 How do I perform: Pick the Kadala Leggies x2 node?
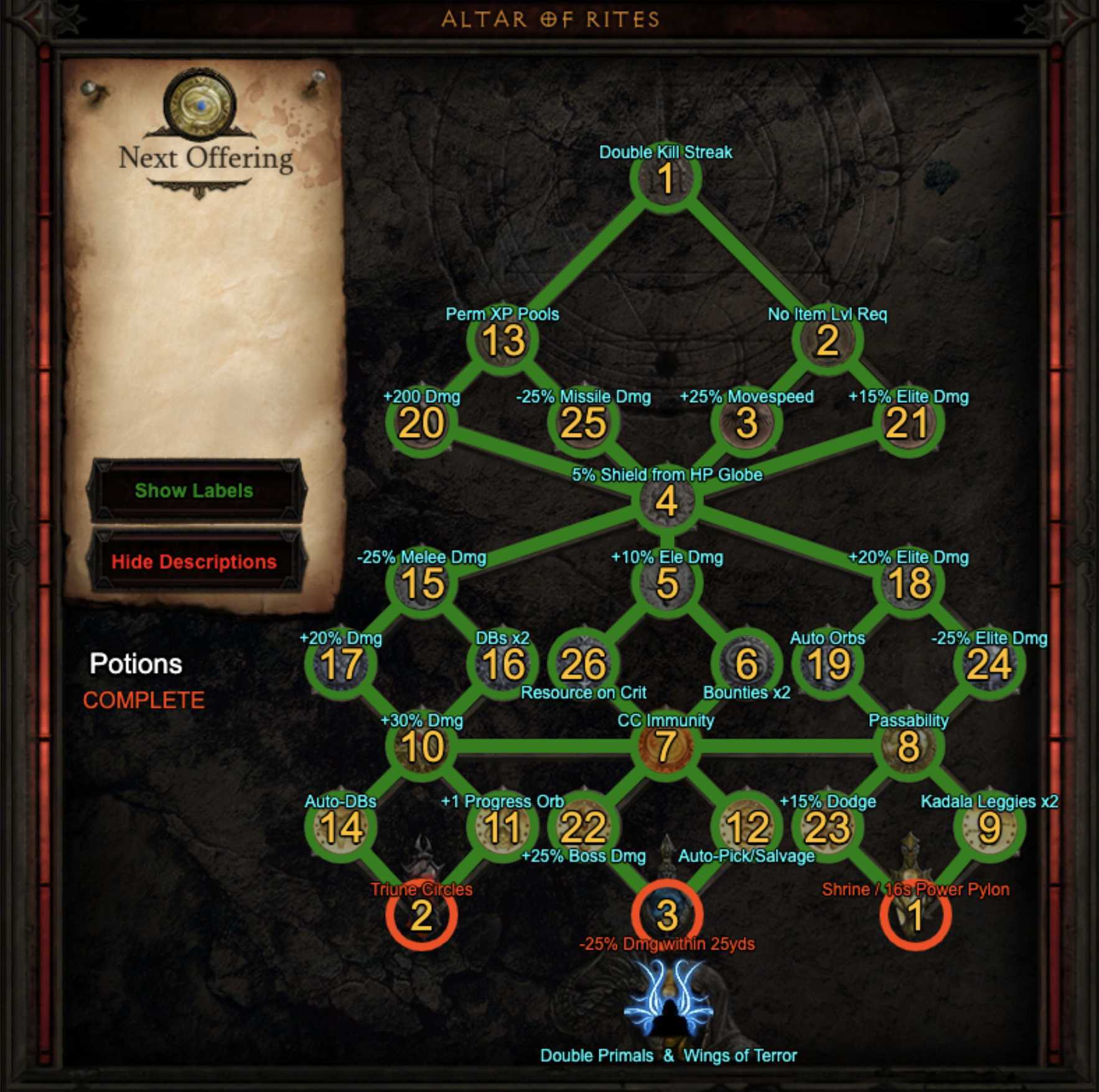tap(989, 828)
